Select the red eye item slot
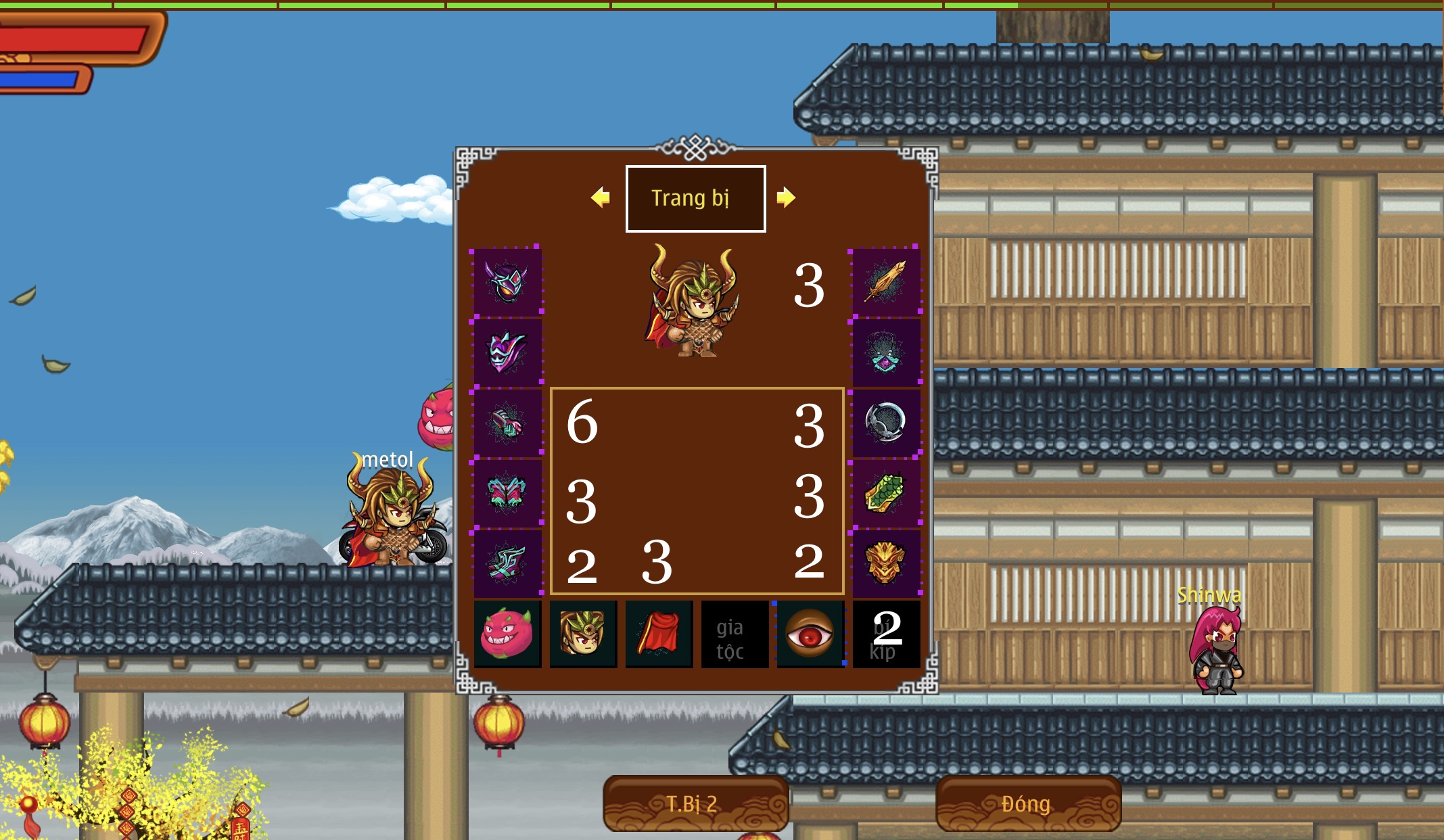 click(810, 634)
